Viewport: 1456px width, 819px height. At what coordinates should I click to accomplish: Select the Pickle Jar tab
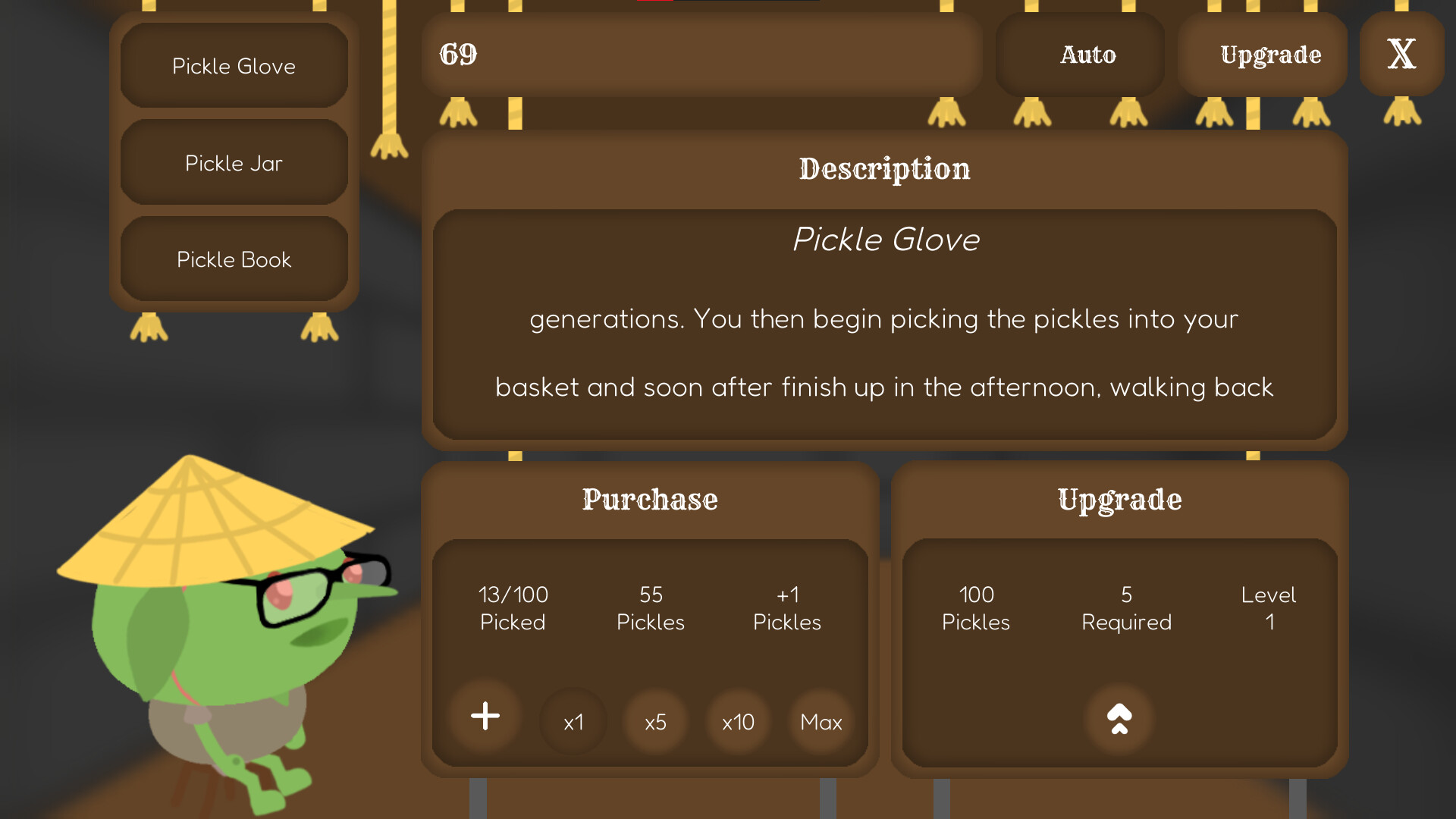pyautogui.click(x=233, y=162)
